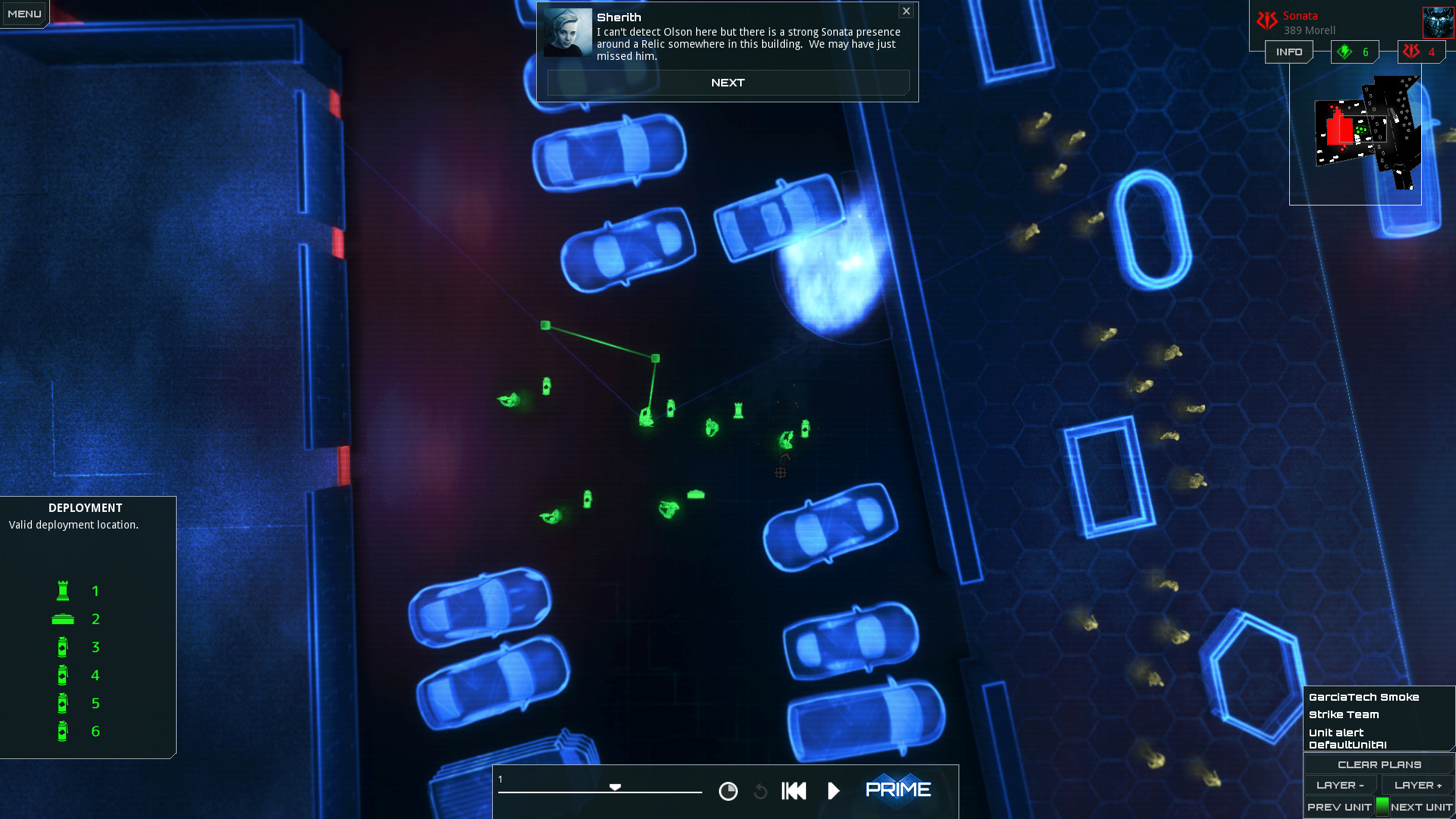This screenshot has height=819, width=1456.
Task: Select the crate icon for deployment slot 2
Action: [63, 619]
